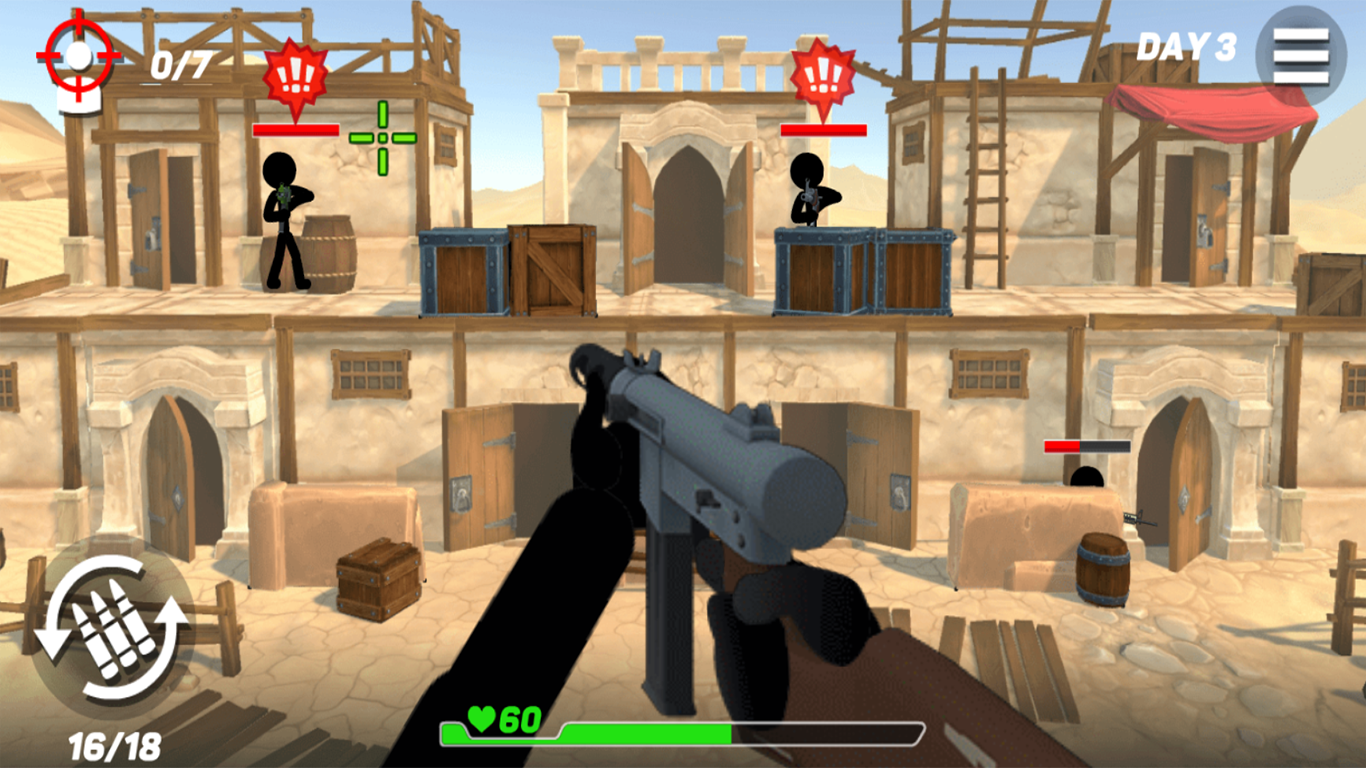Image resolution: width=1366 pixels, height=768 pixels.
Task: Click the green heart icon on health bar
Action: [x=483, y=716]
